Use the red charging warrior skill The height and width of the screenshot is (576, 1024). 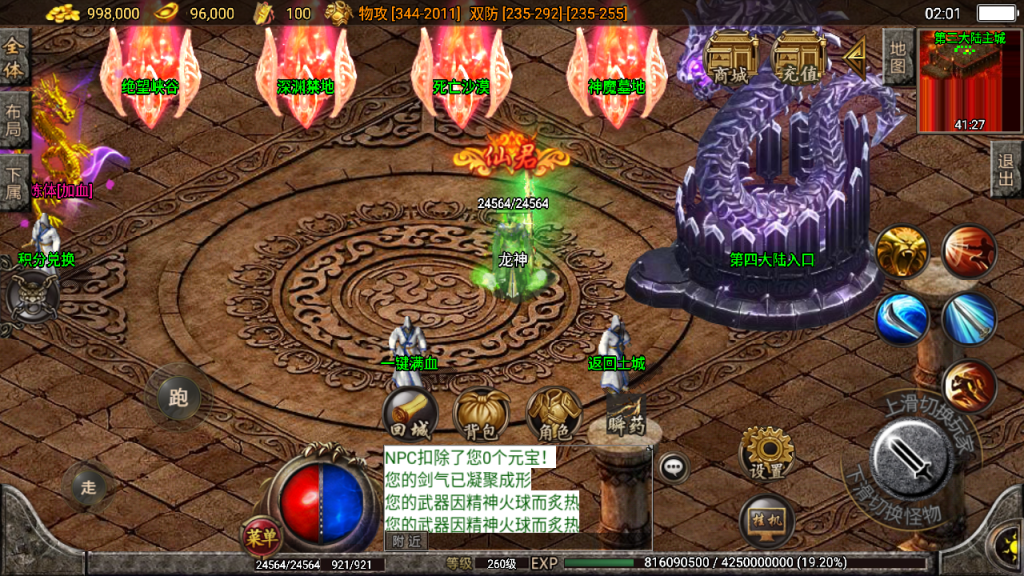pos(969,251)
